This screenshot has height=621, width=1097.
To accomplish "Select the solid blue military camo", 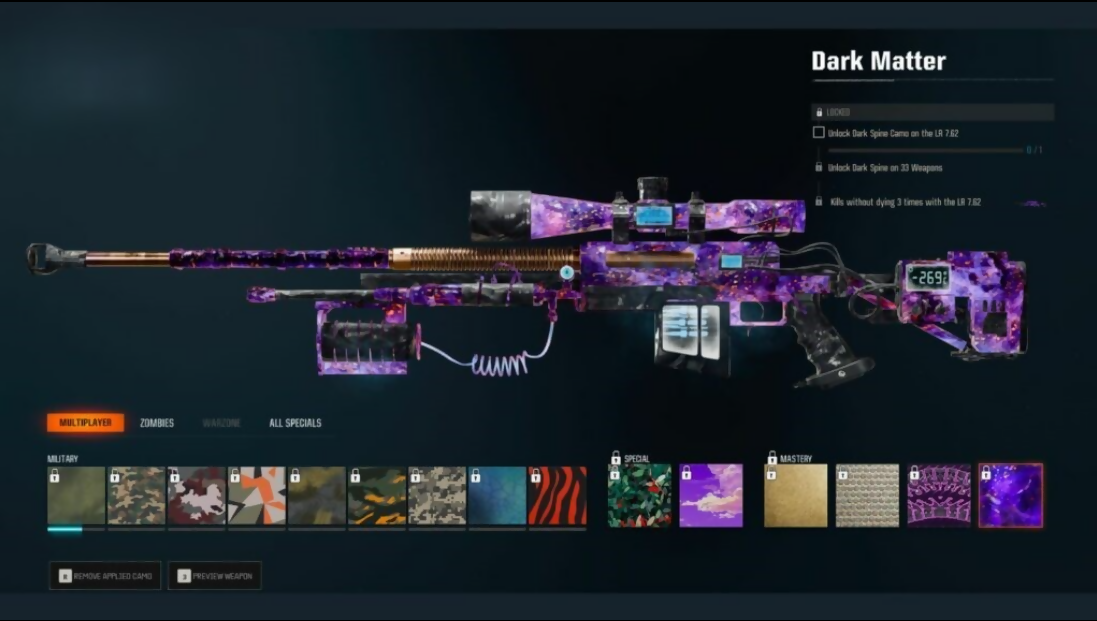I will (x=497, y=496).
